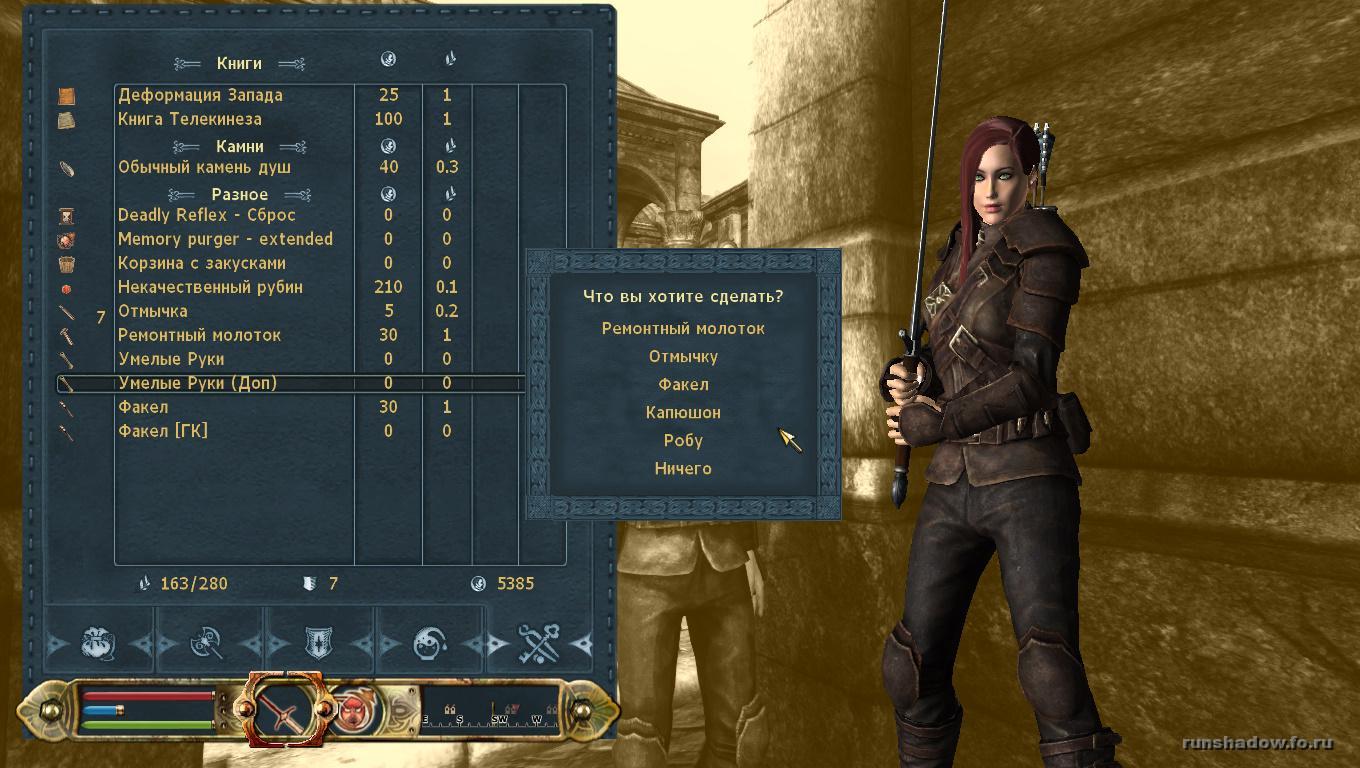
Task: Select Робу in the dialog
Action: click(683, 440)
